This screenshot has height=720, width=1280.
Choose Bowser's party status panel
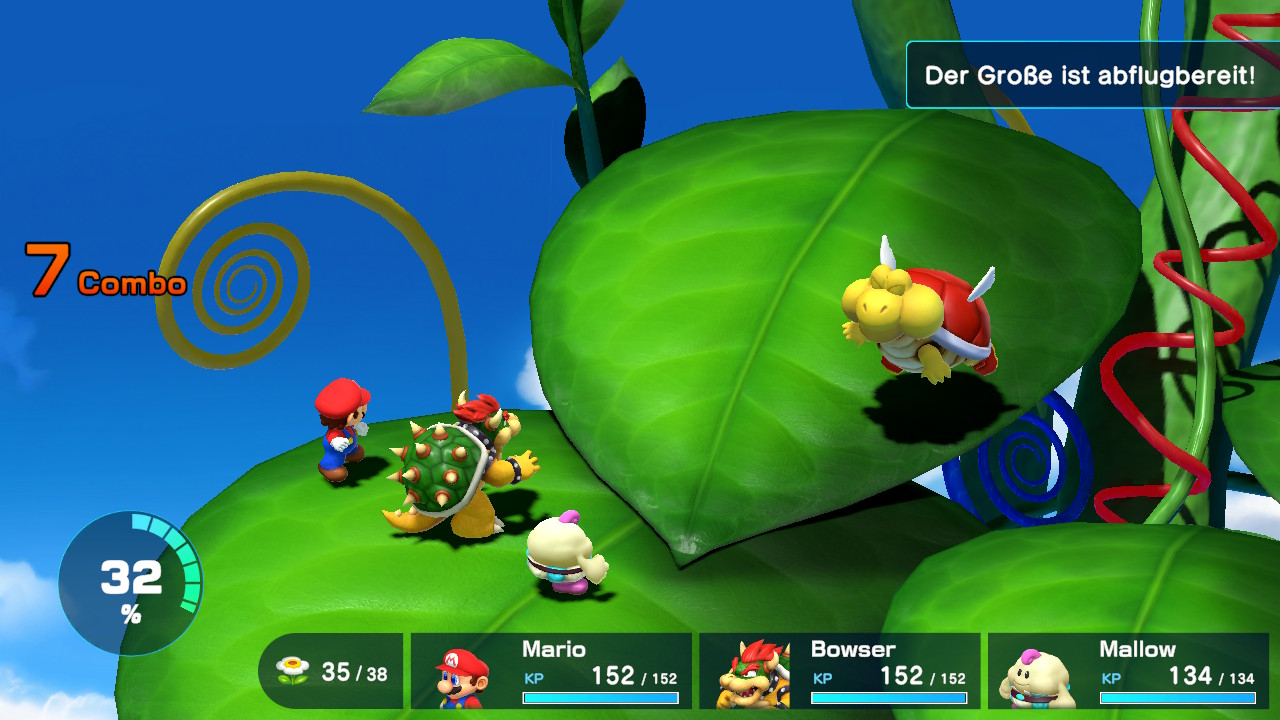[839, 671]
